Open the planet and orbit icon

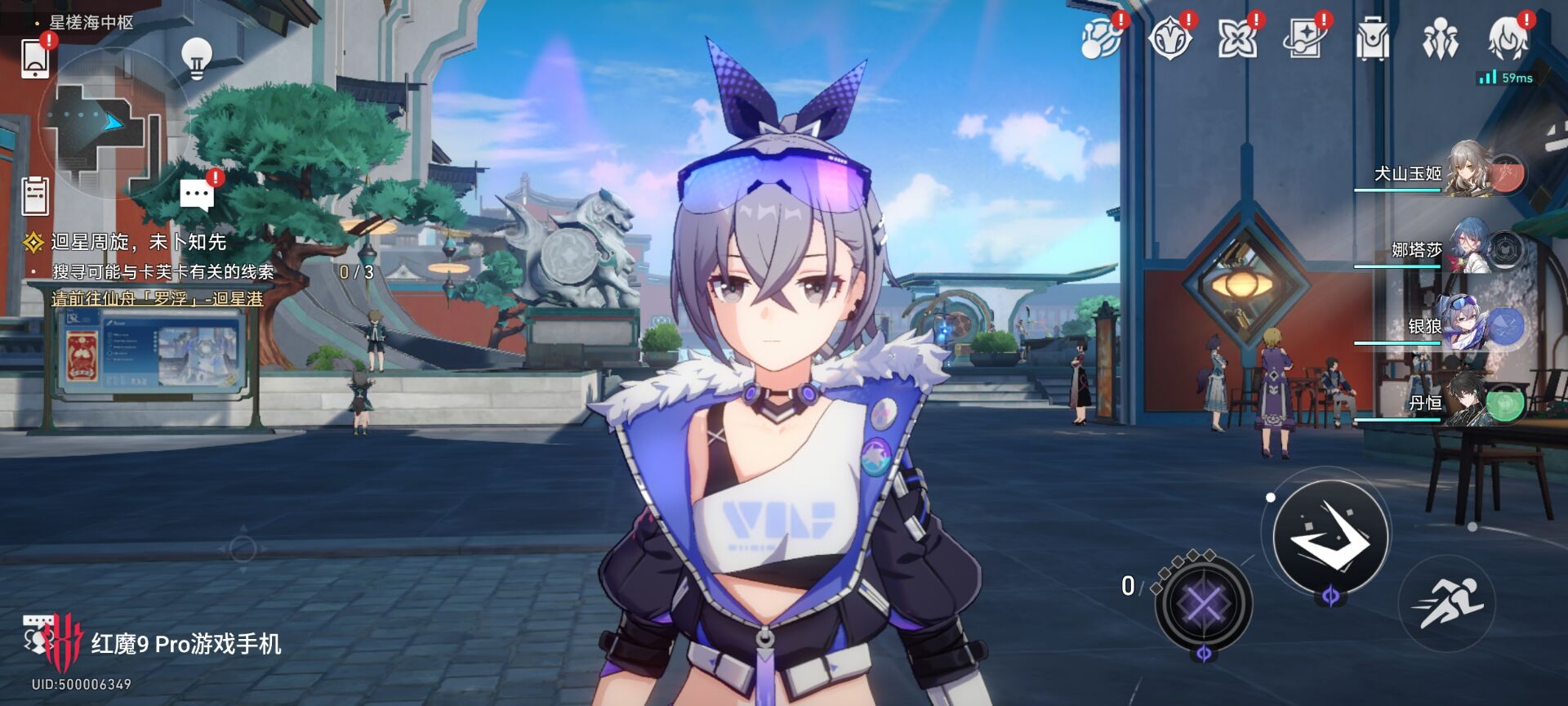(x=1100, y=38)
